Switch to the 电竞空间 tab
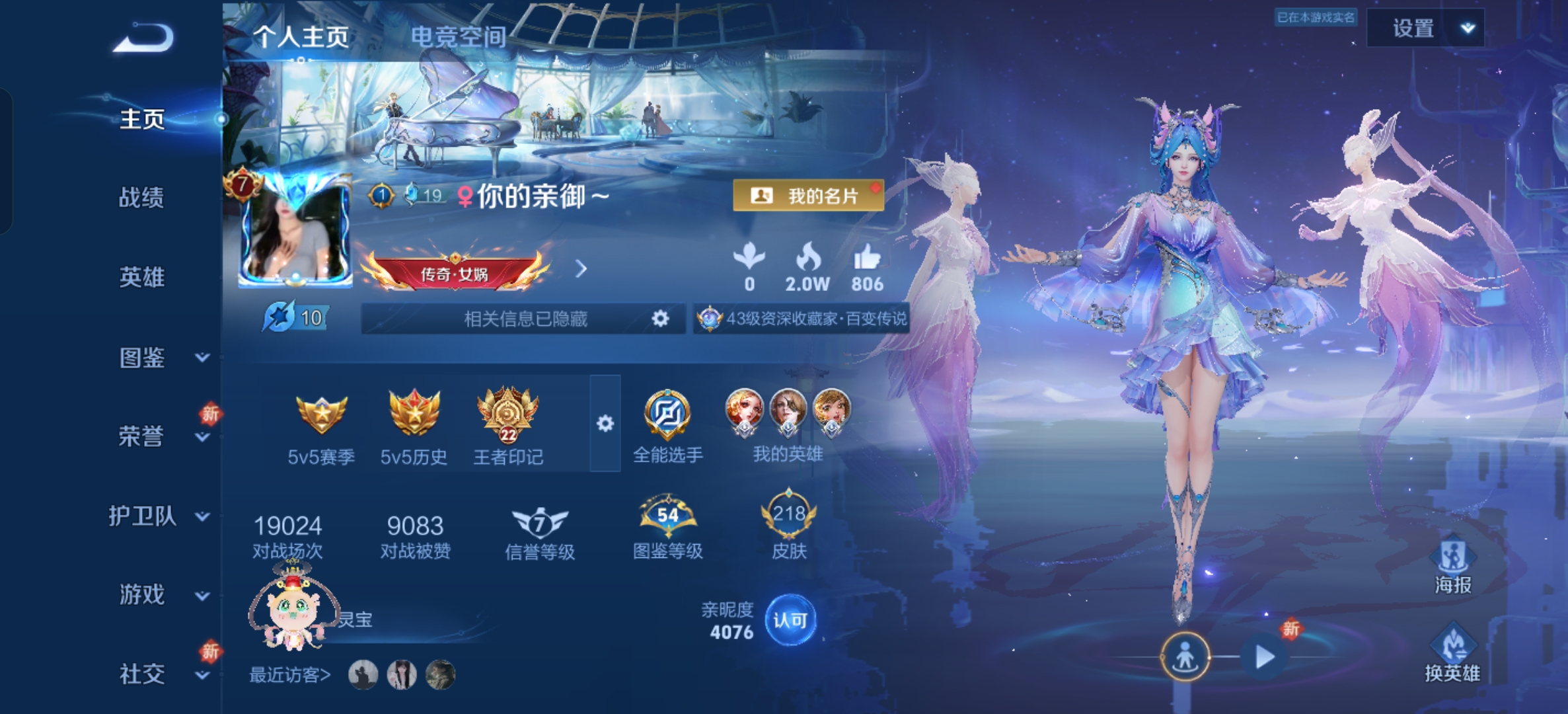Screen dimensions: 1568x714 pos(458,36)
